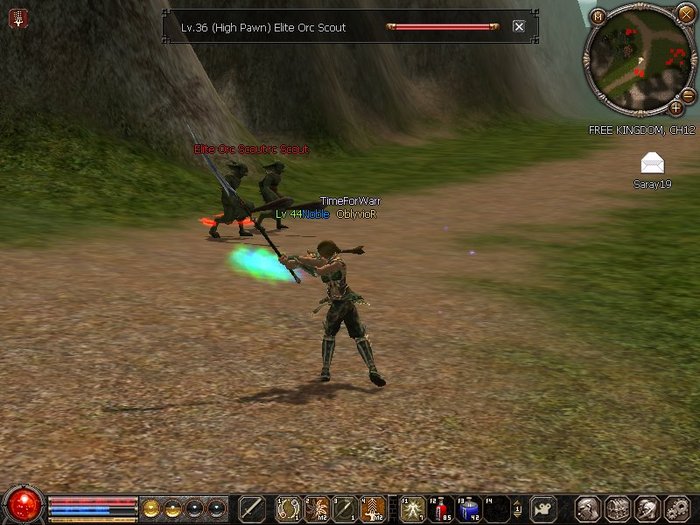Toggle the camera mode button
This screenshot has width=700, height=525.
click(x=543, y=508)
